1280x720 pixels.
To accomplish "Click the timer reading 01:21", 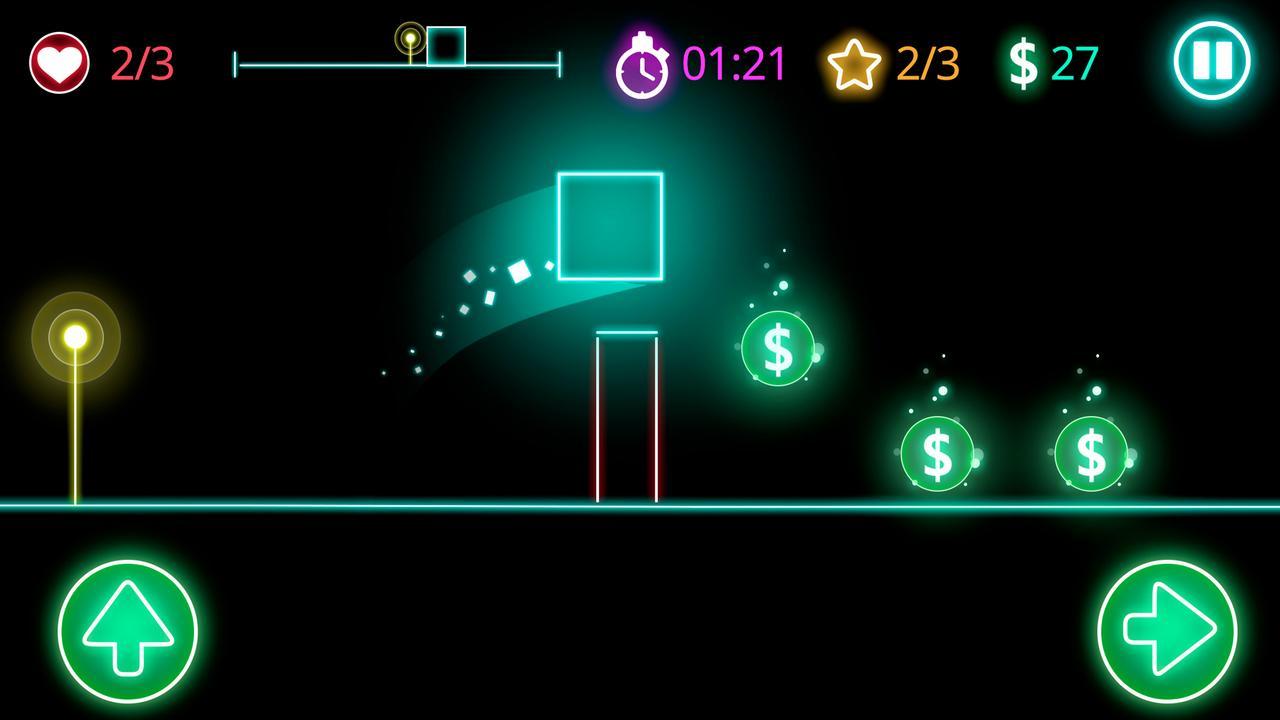I will [x=734, y=62].
